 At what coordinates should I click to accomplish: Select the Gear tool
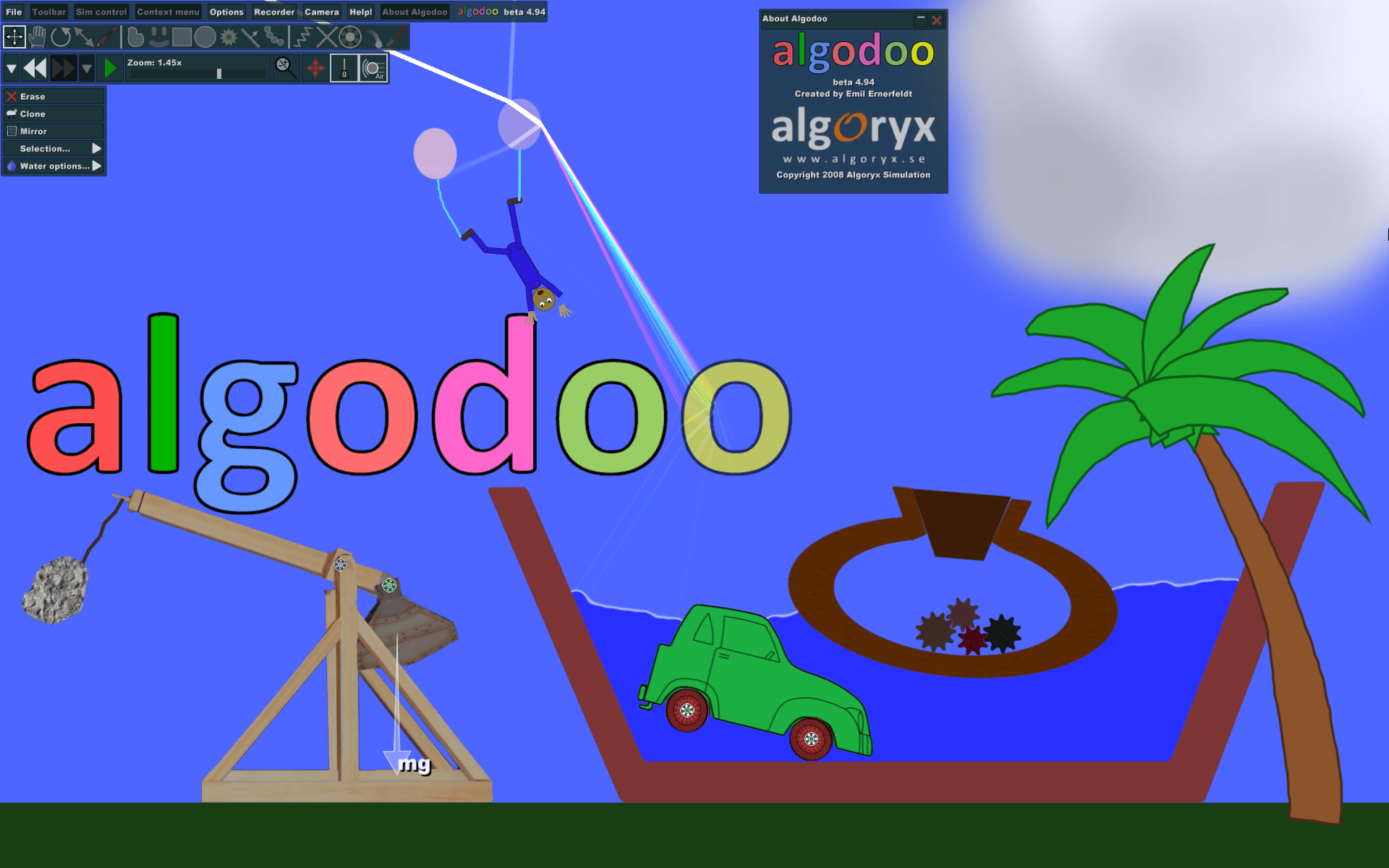229,36
